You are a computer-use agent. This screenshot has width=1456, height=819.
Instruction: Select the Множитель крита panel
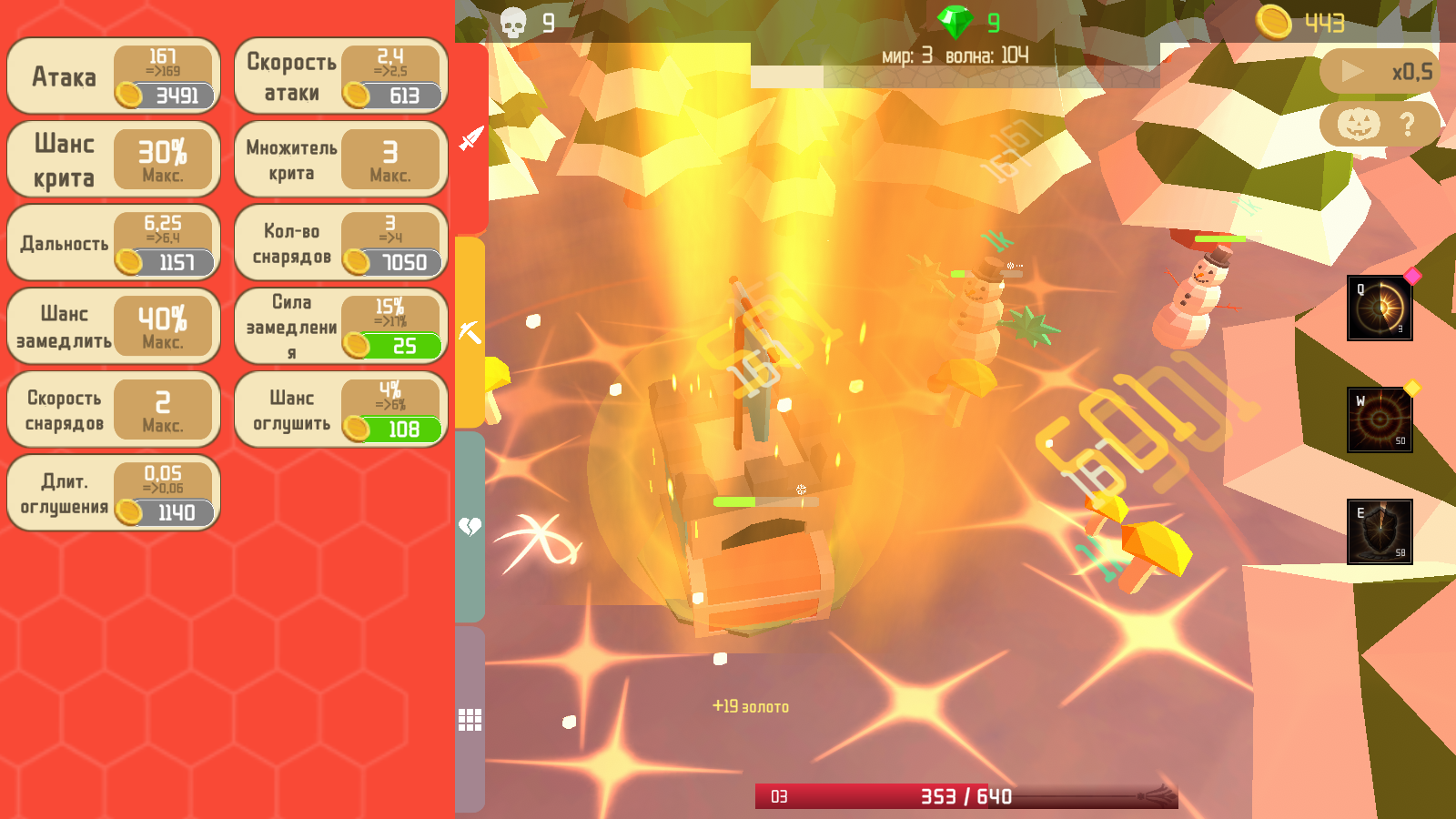tap(340, 159)
